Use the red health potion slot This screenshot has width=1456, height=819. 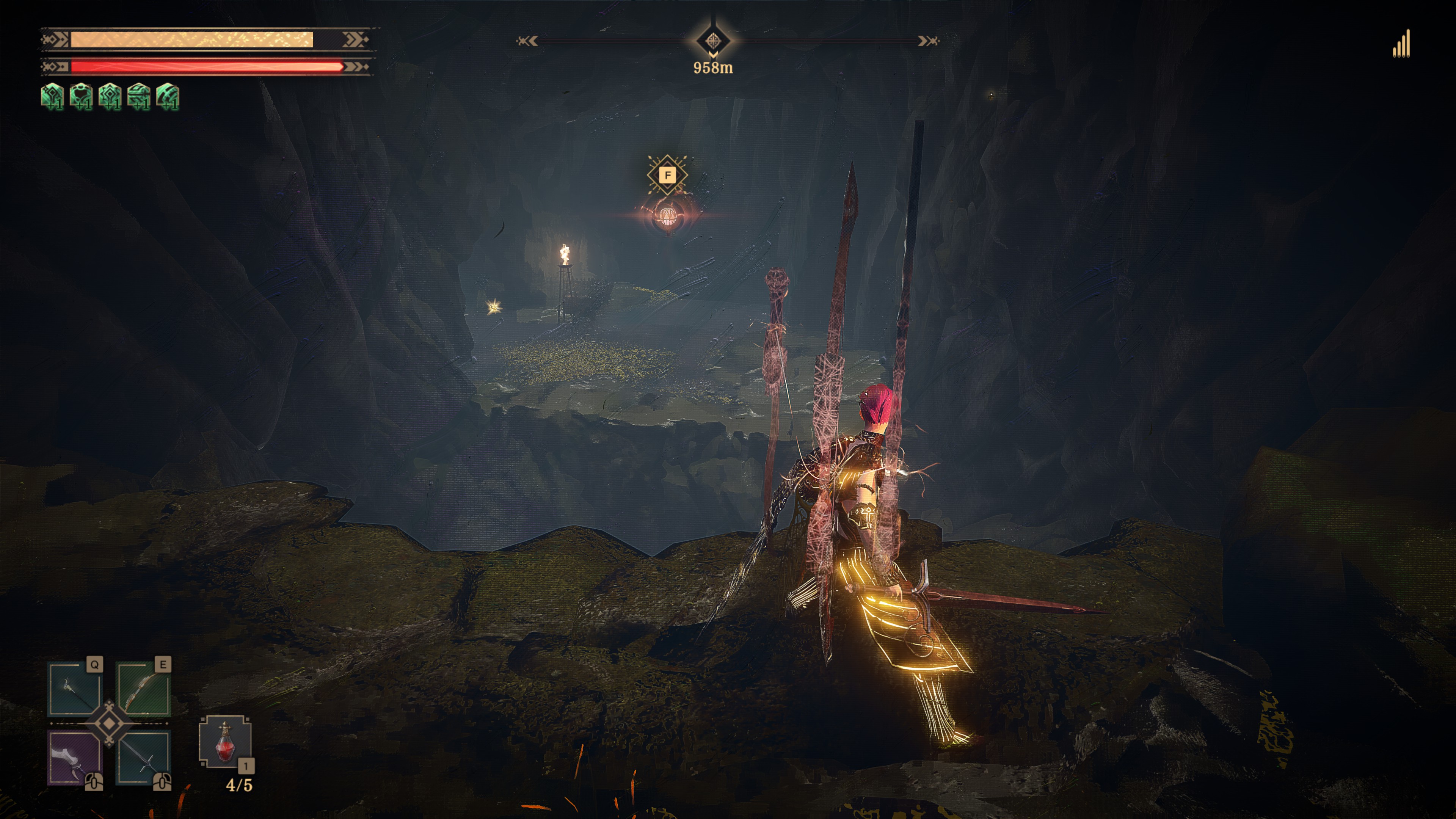[225, 742]
